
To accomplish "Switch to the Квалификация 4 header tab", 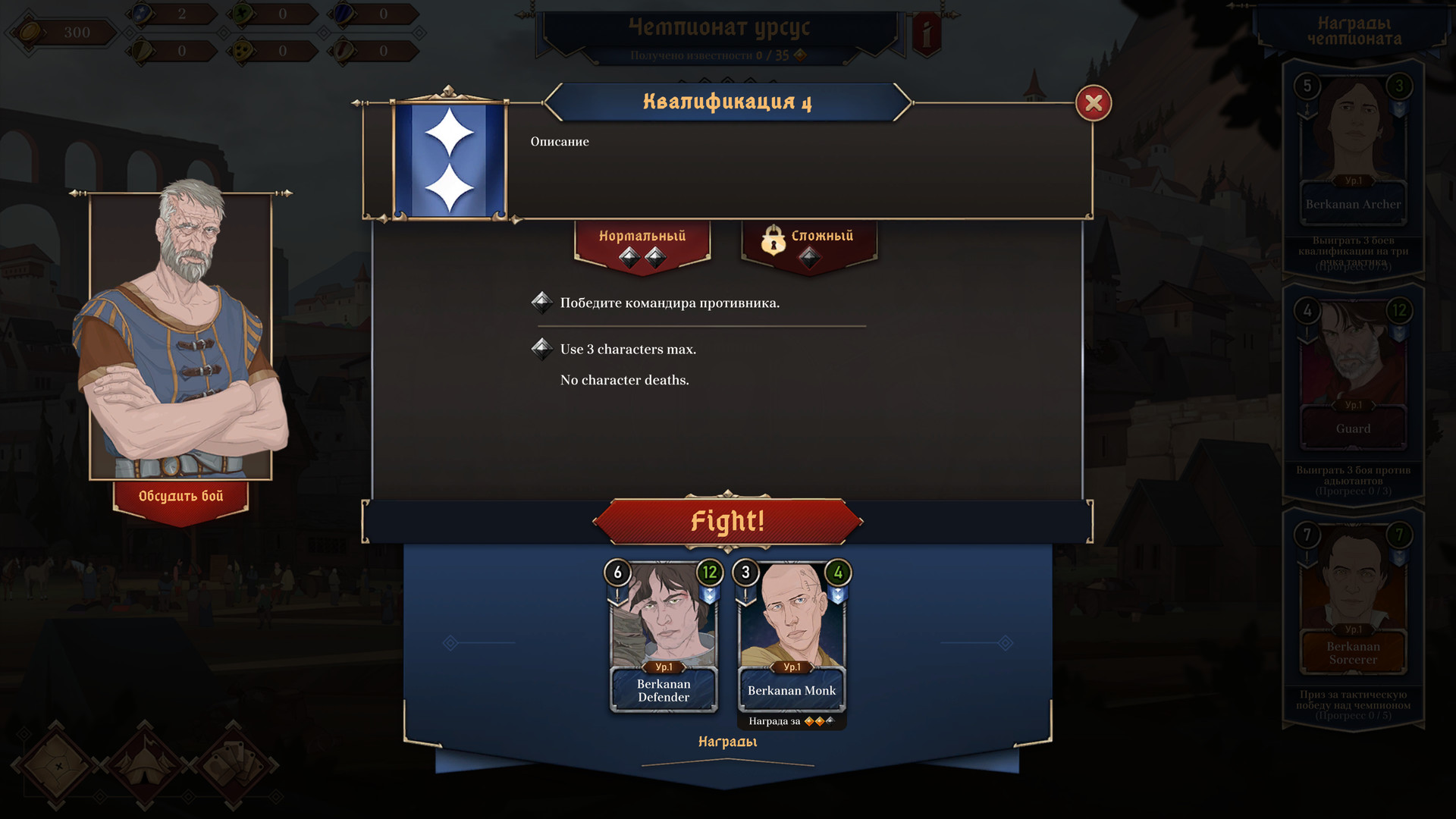I will click(x=728, y=102).
